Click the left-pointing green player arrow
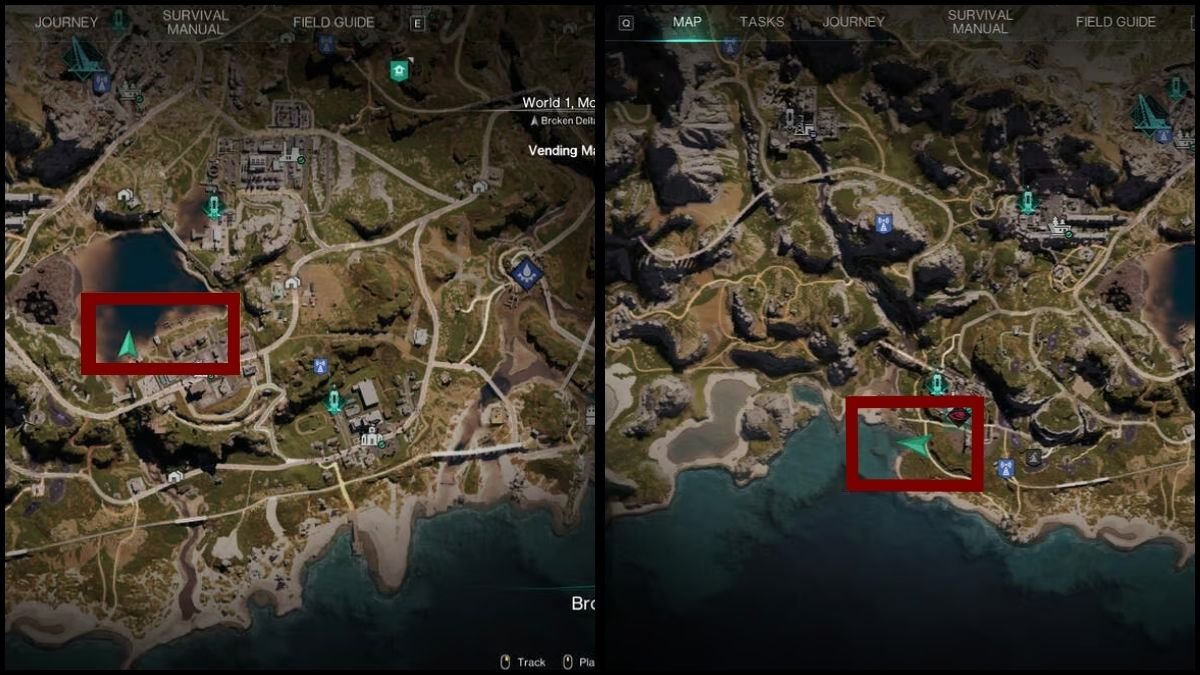 913,445
